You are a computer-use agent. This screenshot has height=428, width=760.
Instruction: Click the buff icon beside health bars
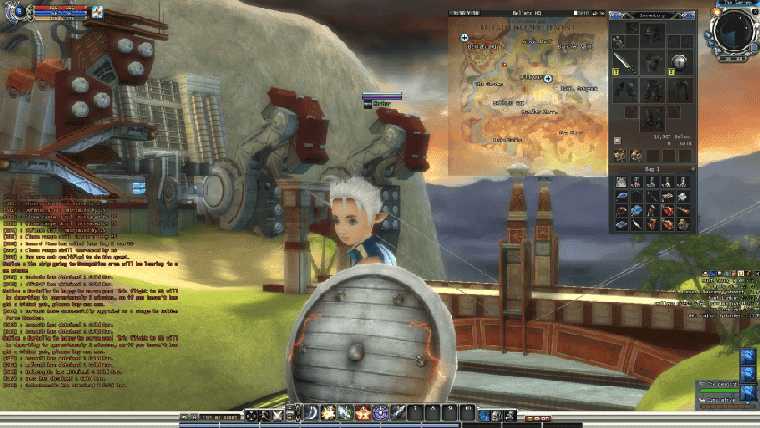tap(97, 13)
